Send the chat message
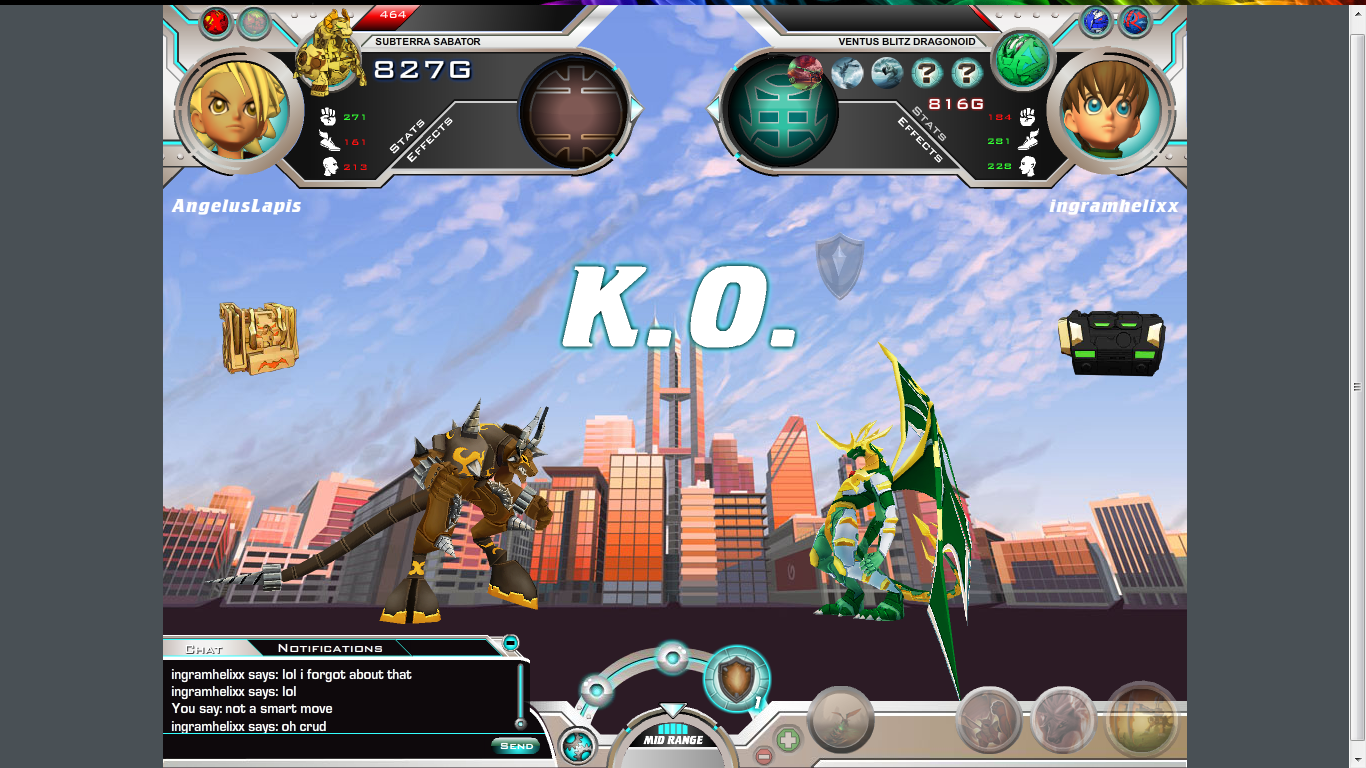The width and height of the screenshot is (1366, 768). 516,746
